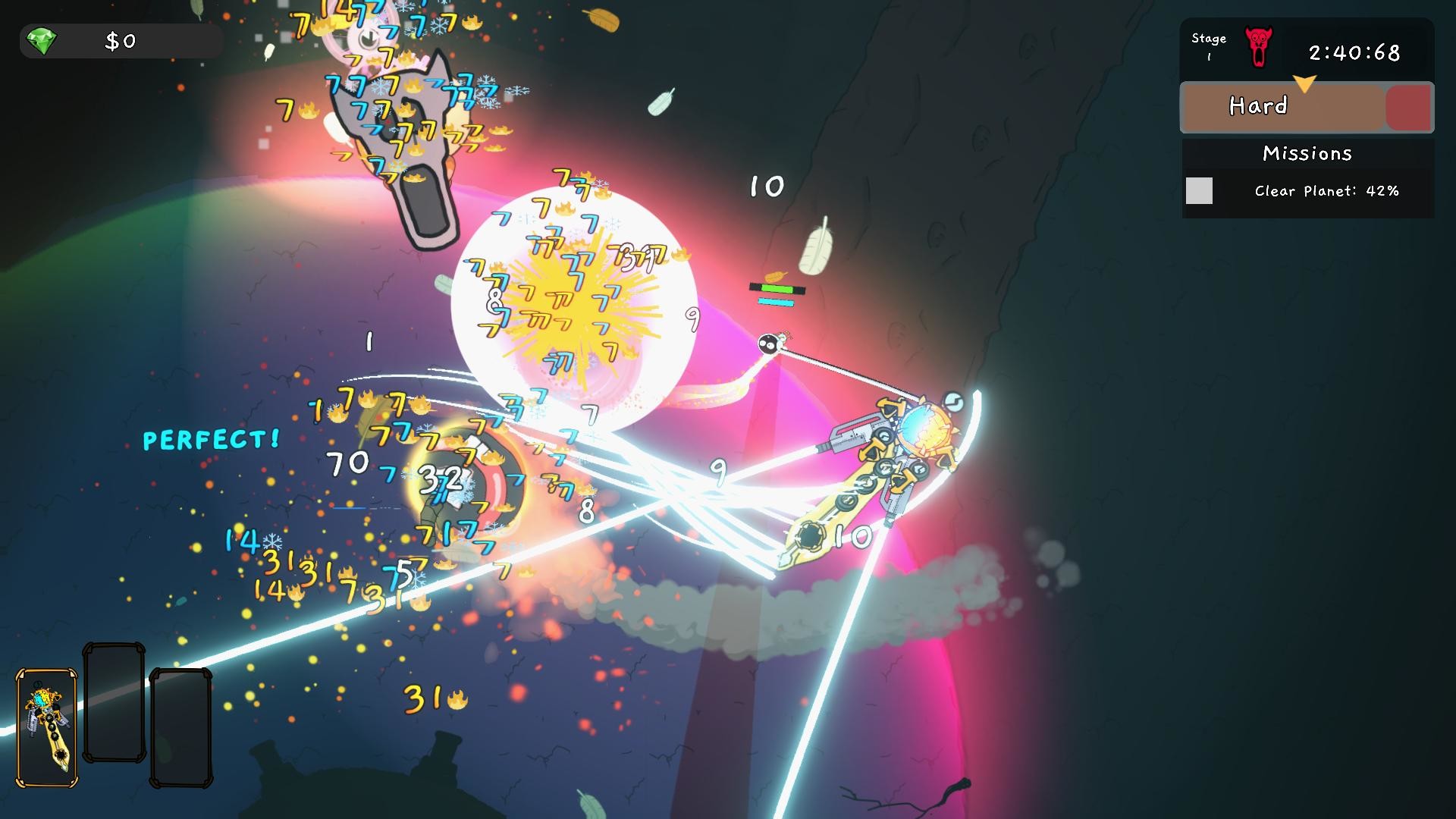This screenshot has width=1456, height=819.
Task: Collapse the Missions panel header
Action: click(x=1306, y=152)
